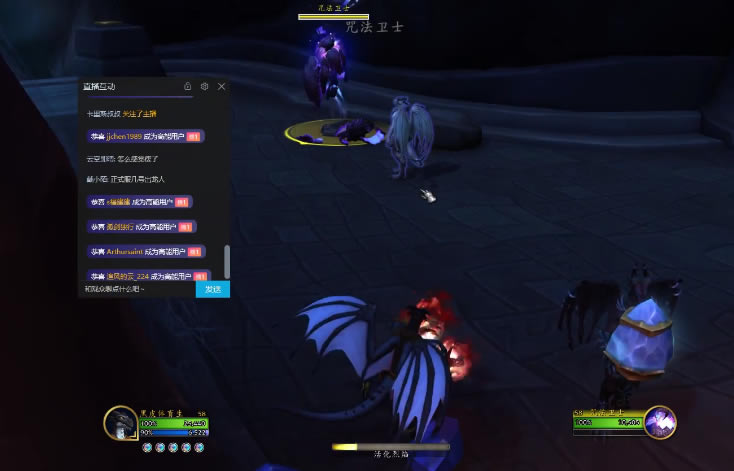Toggle the chat panel lock icon
The height and width of the screenshot is (471, 734).
click(187, 87)
